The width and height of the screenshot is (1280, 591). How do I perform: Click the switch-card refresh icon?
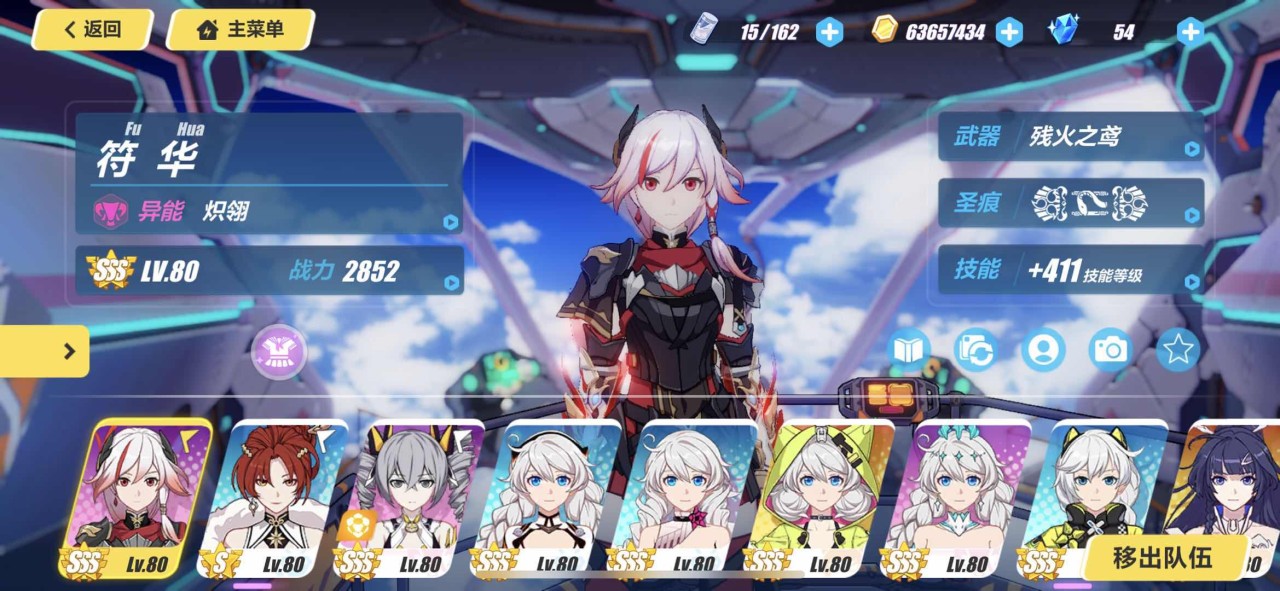coord(975,349)
